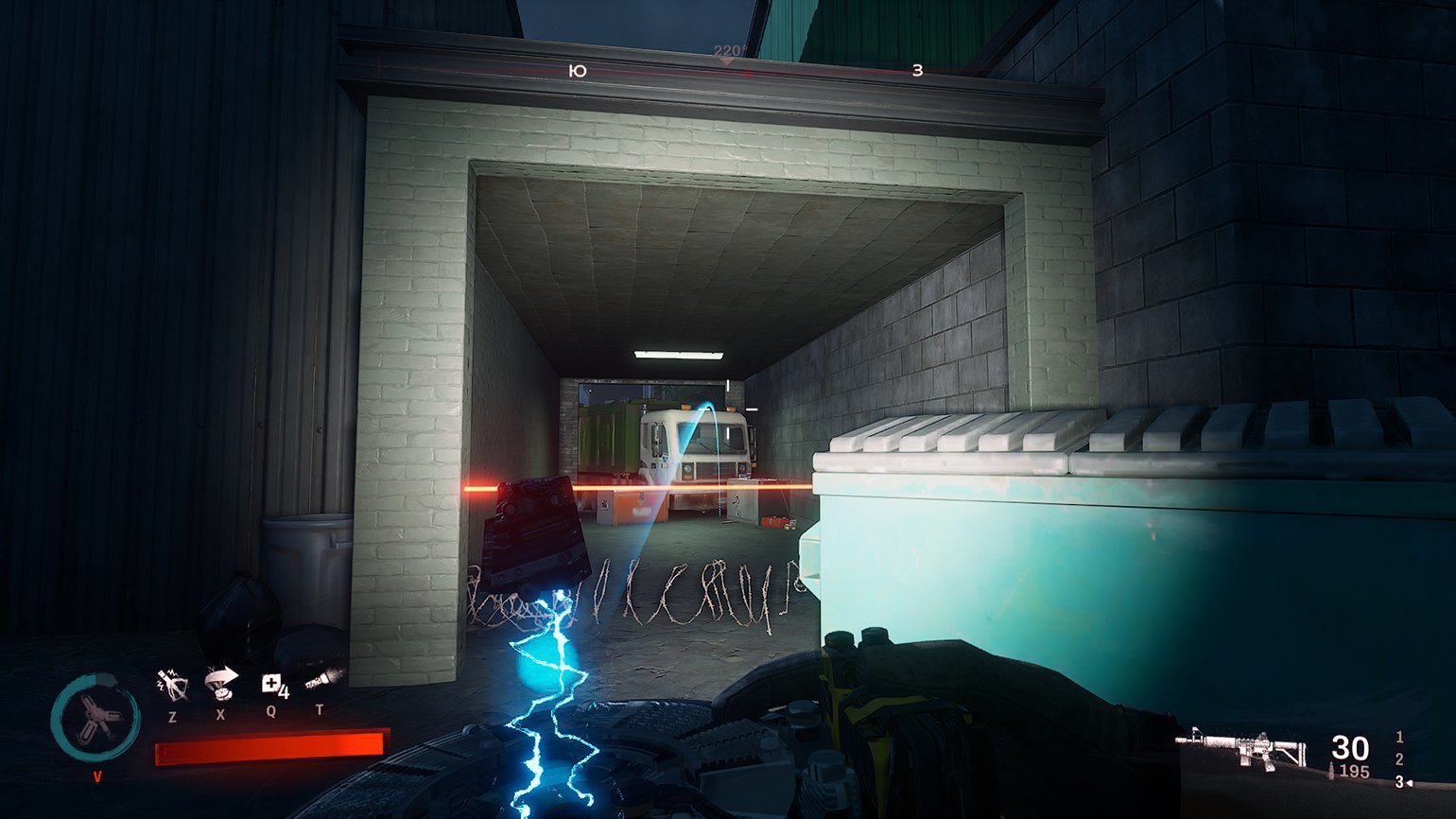Switch to weapon slot 2

[1399, 759]
